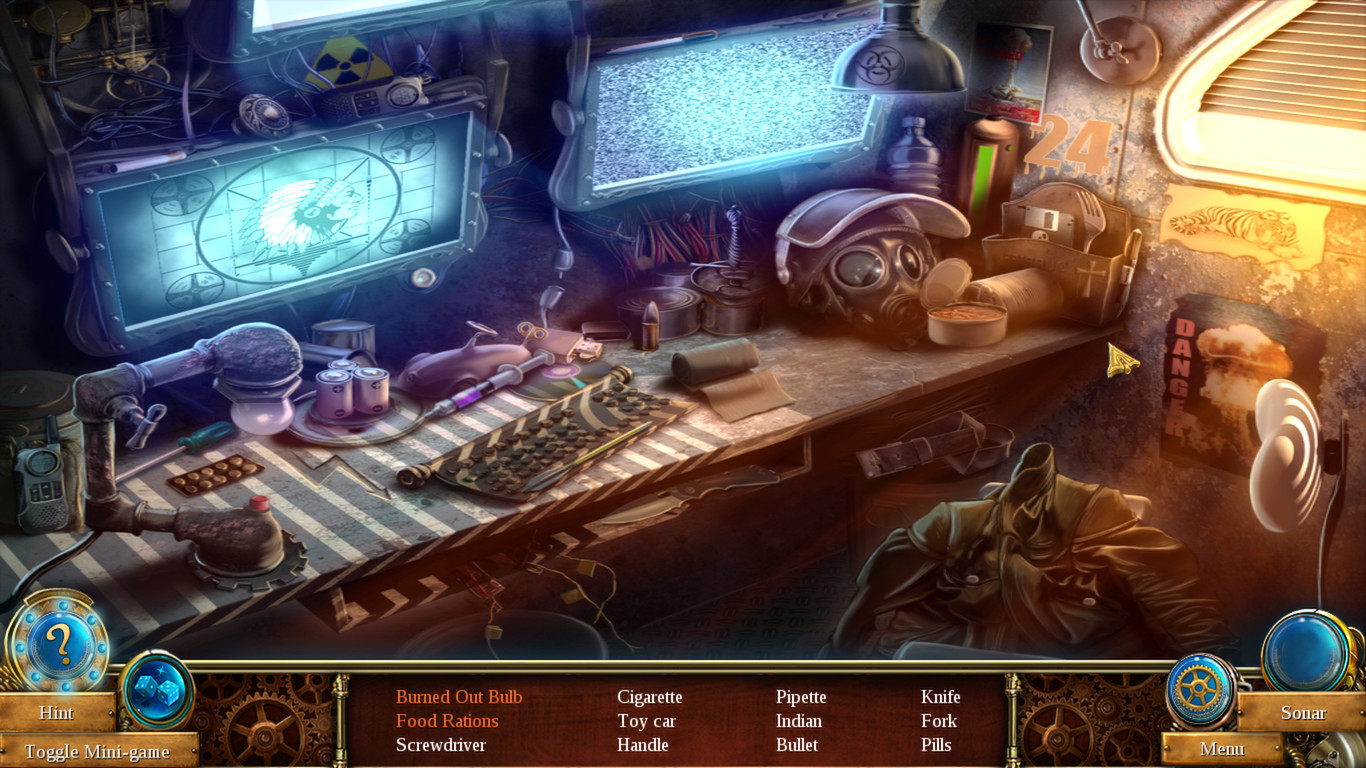Click the gas mask on the workbench
Image resolution: width=1366 pixels, height=768 pixels.
862,270
